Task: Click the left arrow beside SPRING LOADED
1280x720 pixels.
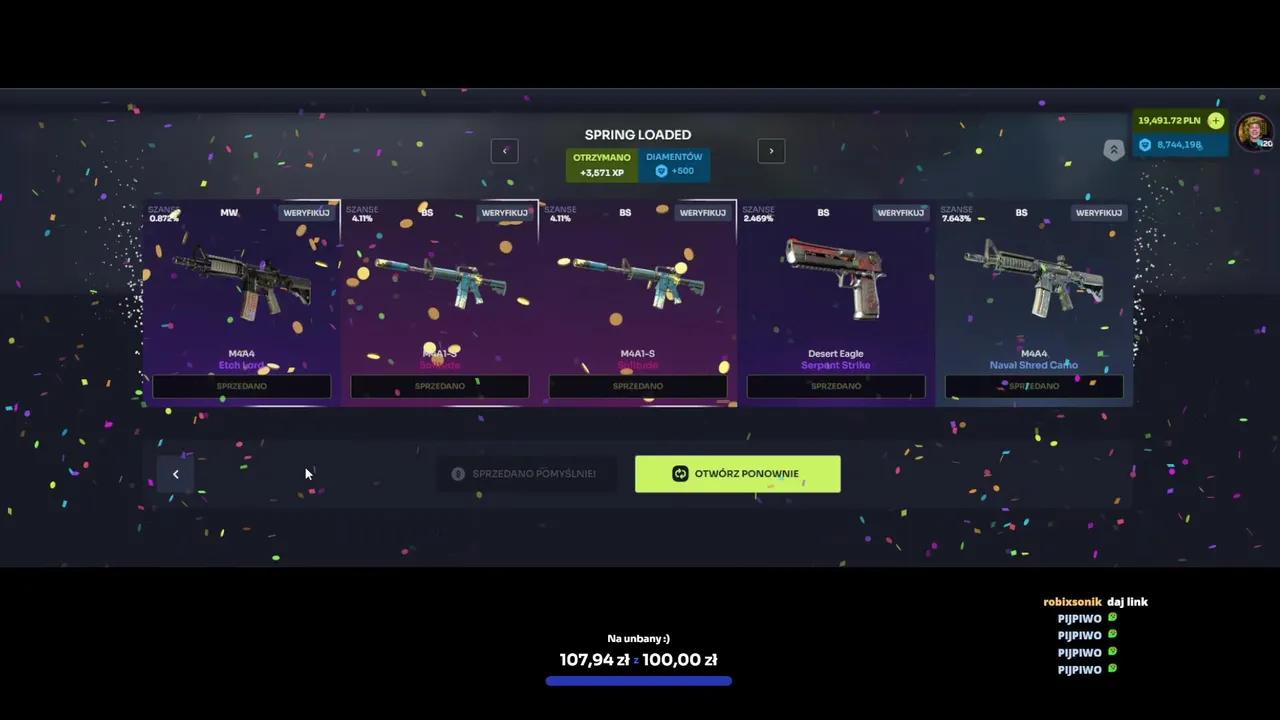Action: click(505, 151)
